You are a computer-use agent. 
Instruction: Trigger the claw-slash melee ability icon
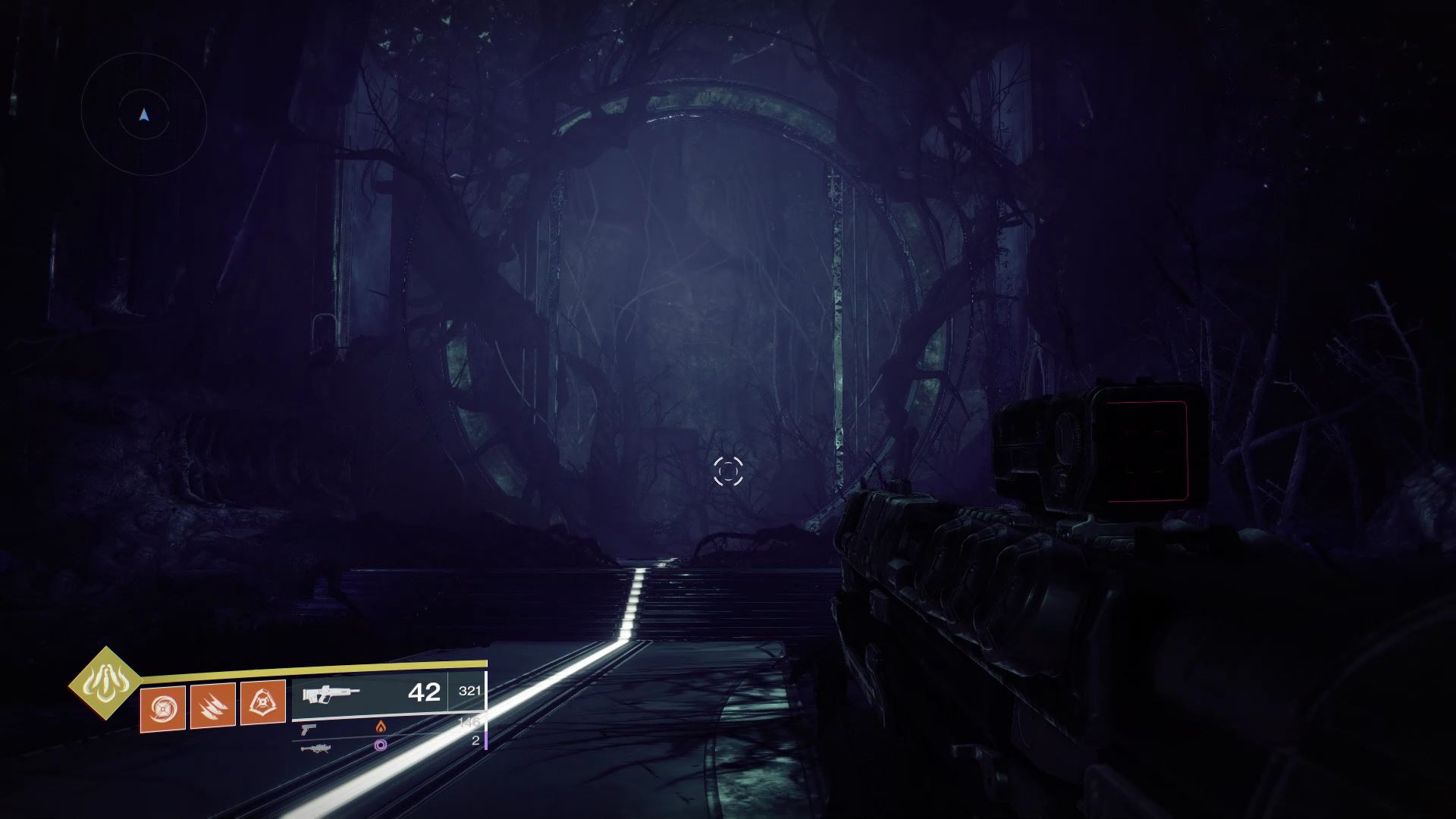212,705
